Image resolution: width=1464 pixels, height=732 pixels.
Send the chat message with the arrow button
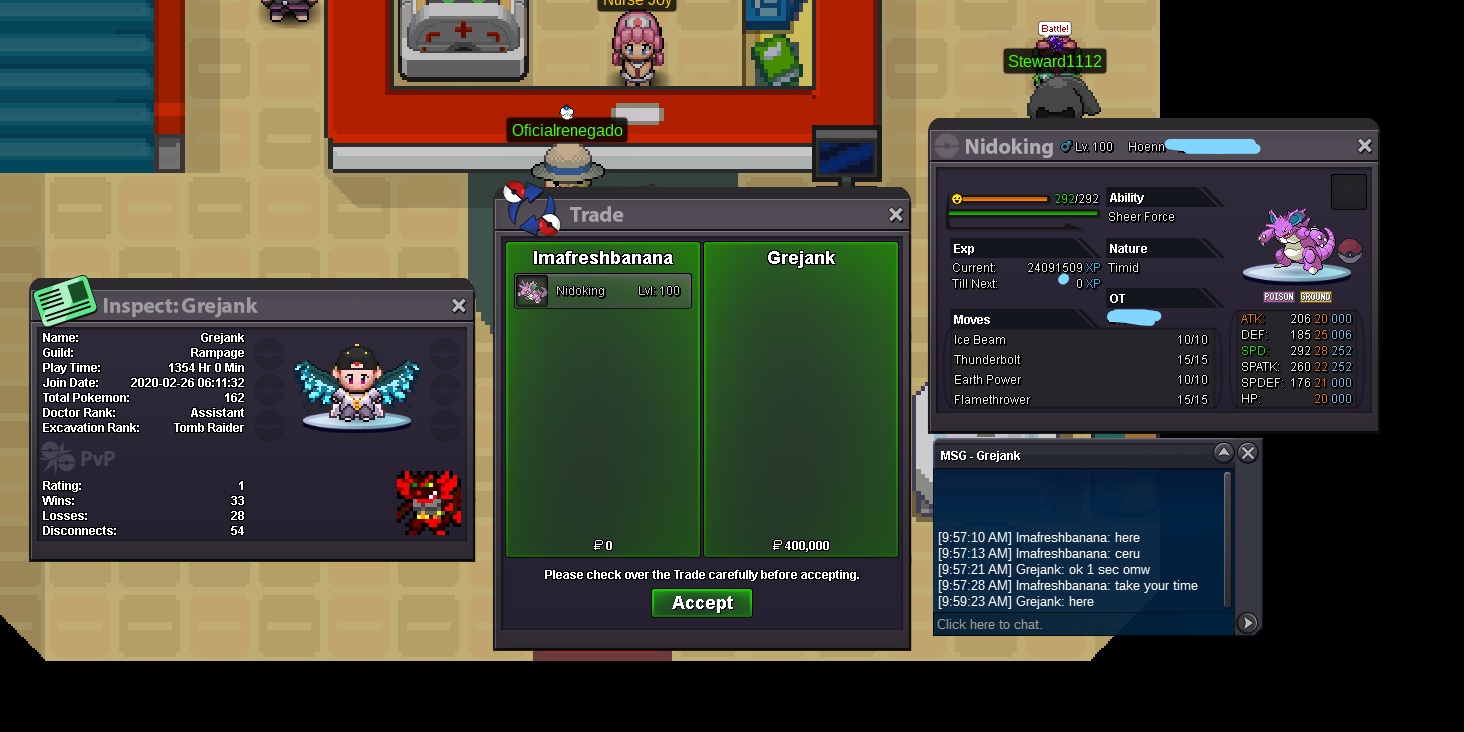click(x=1247, y=623)
